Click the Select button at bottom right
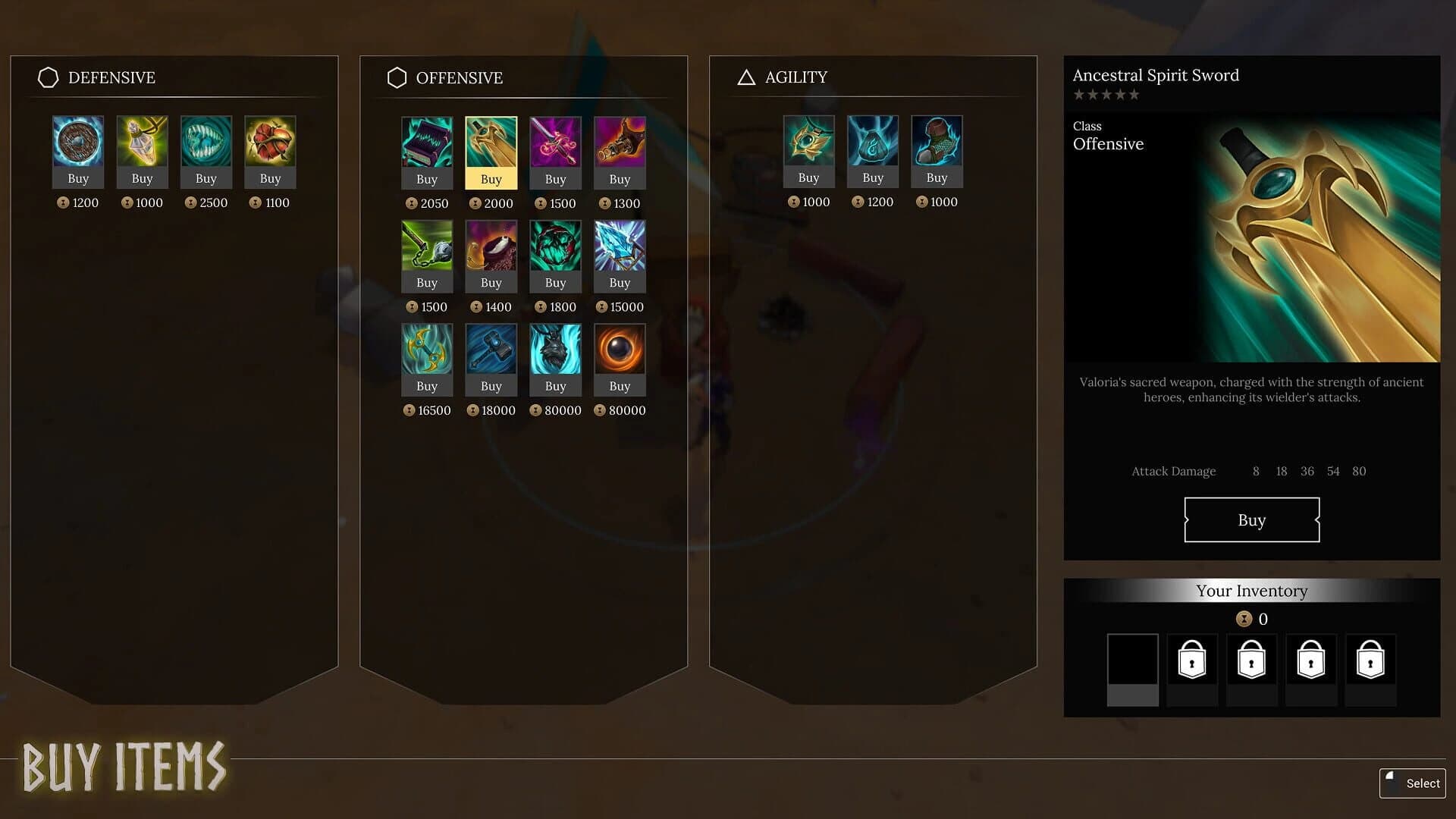The height and width of the screenshot is (819, 1456). pyautogui.click(x=1412, y=783)
